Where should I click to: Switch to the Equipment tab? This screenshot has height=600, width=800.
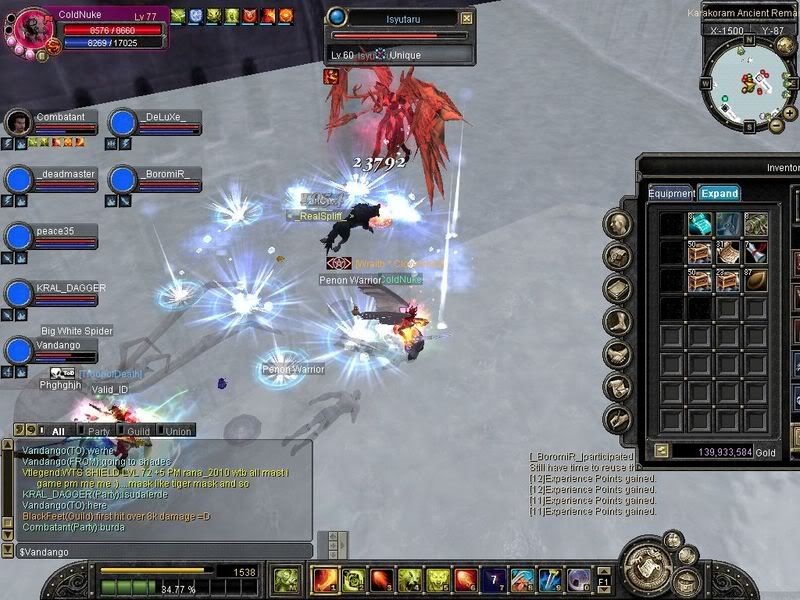(671, 193)
